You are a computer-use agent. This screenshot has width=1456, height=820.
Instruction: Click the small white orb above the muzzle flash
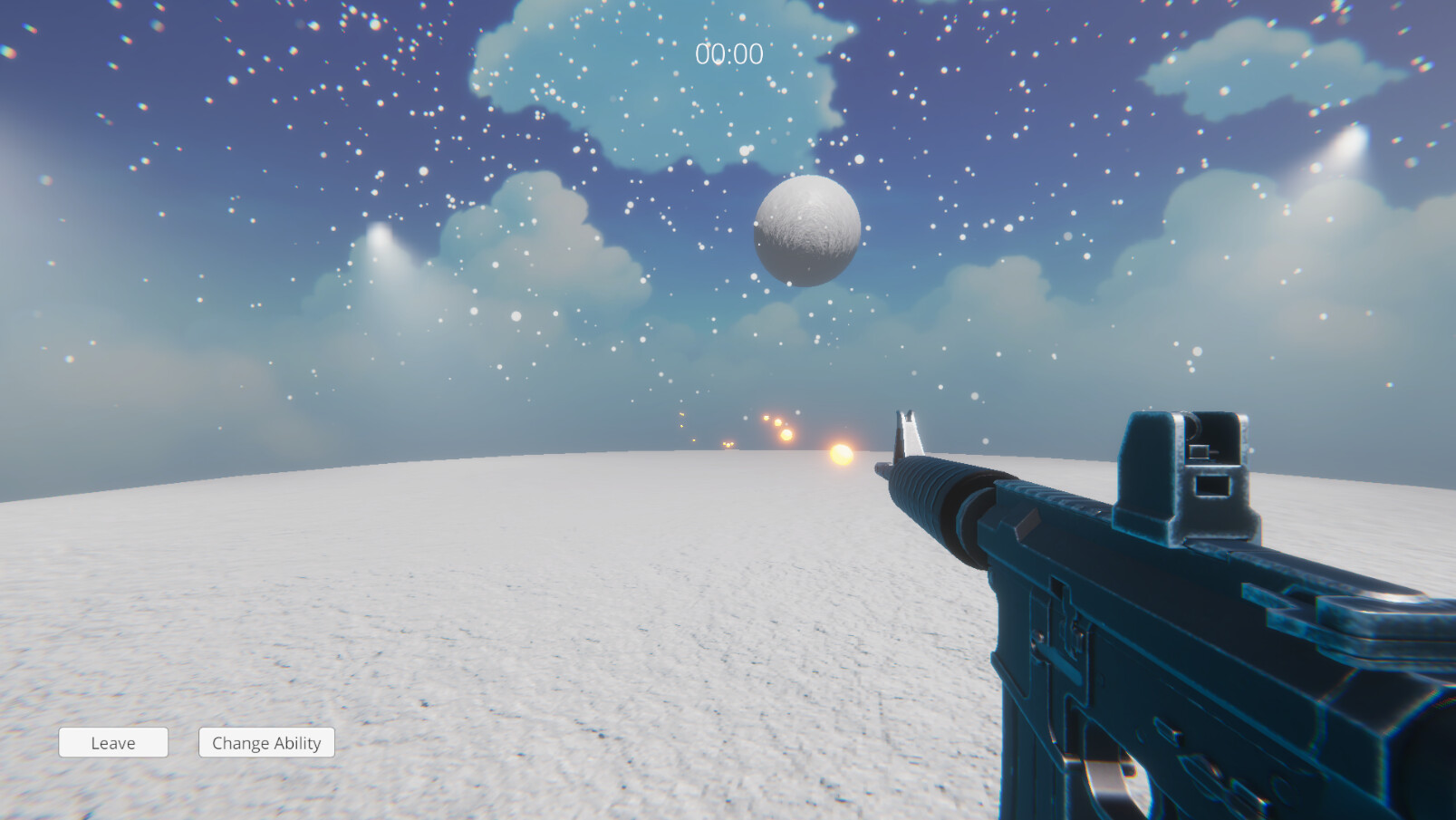point(797,413)
